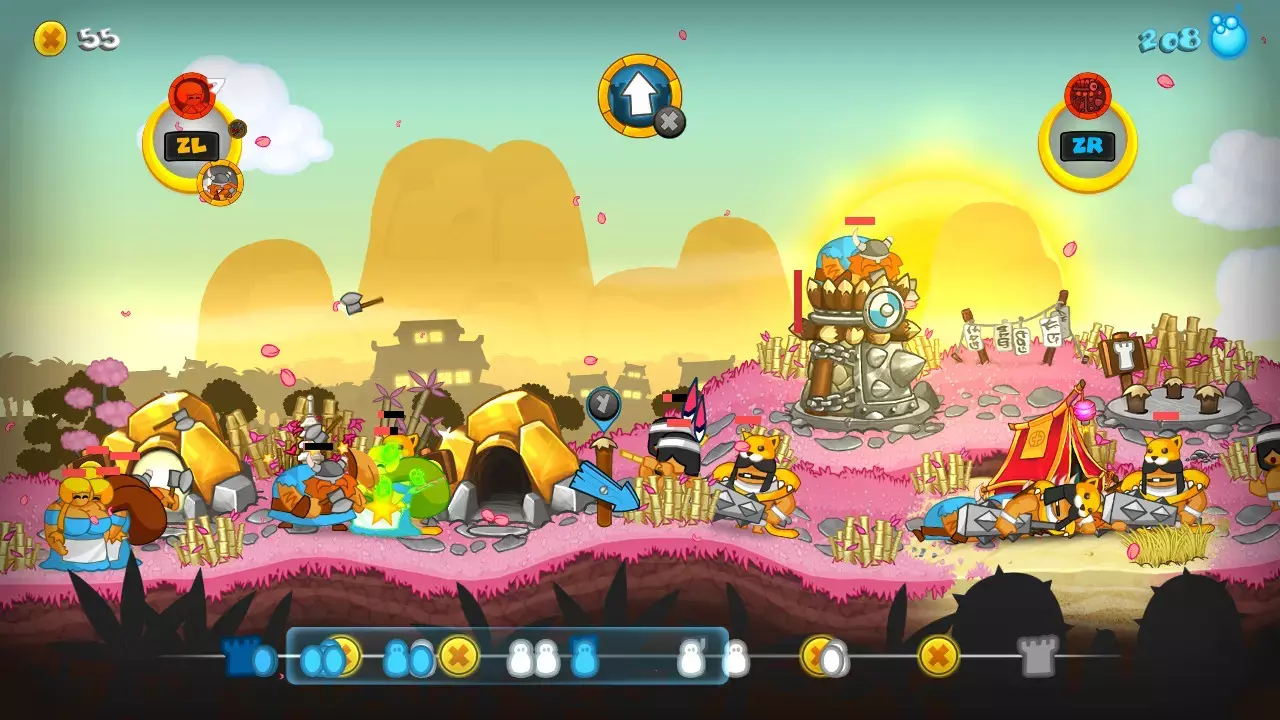Click the tower upgrade arrow icon
Image resolution: width=1280 pixels, height=720 pixels.
click(639, 94)
